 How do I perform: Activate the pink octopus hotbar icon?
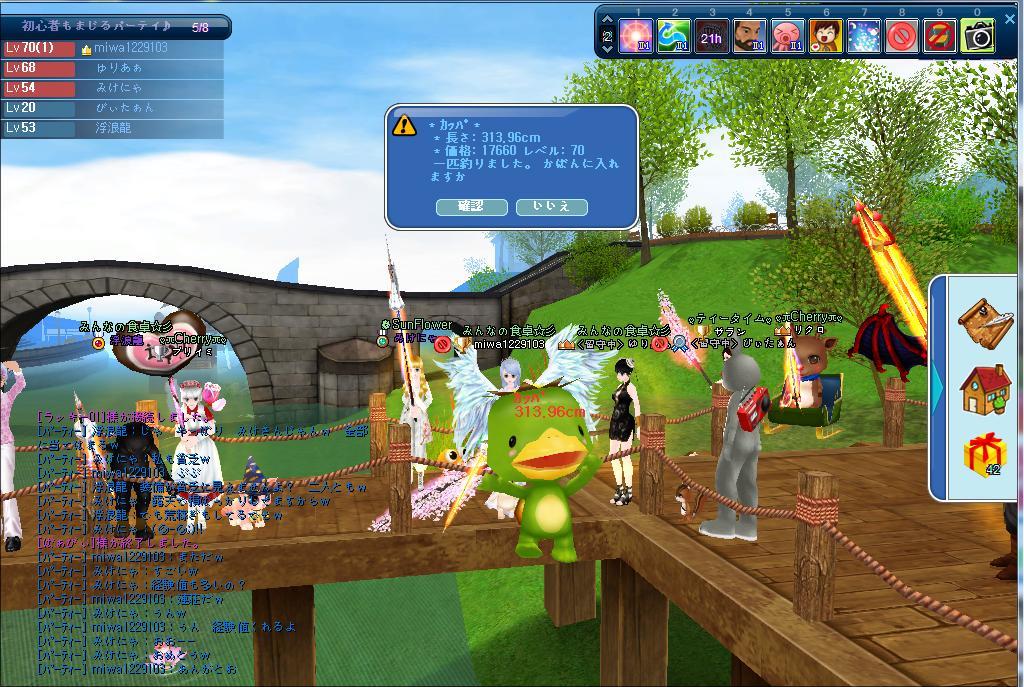click(x=787, y=37)
